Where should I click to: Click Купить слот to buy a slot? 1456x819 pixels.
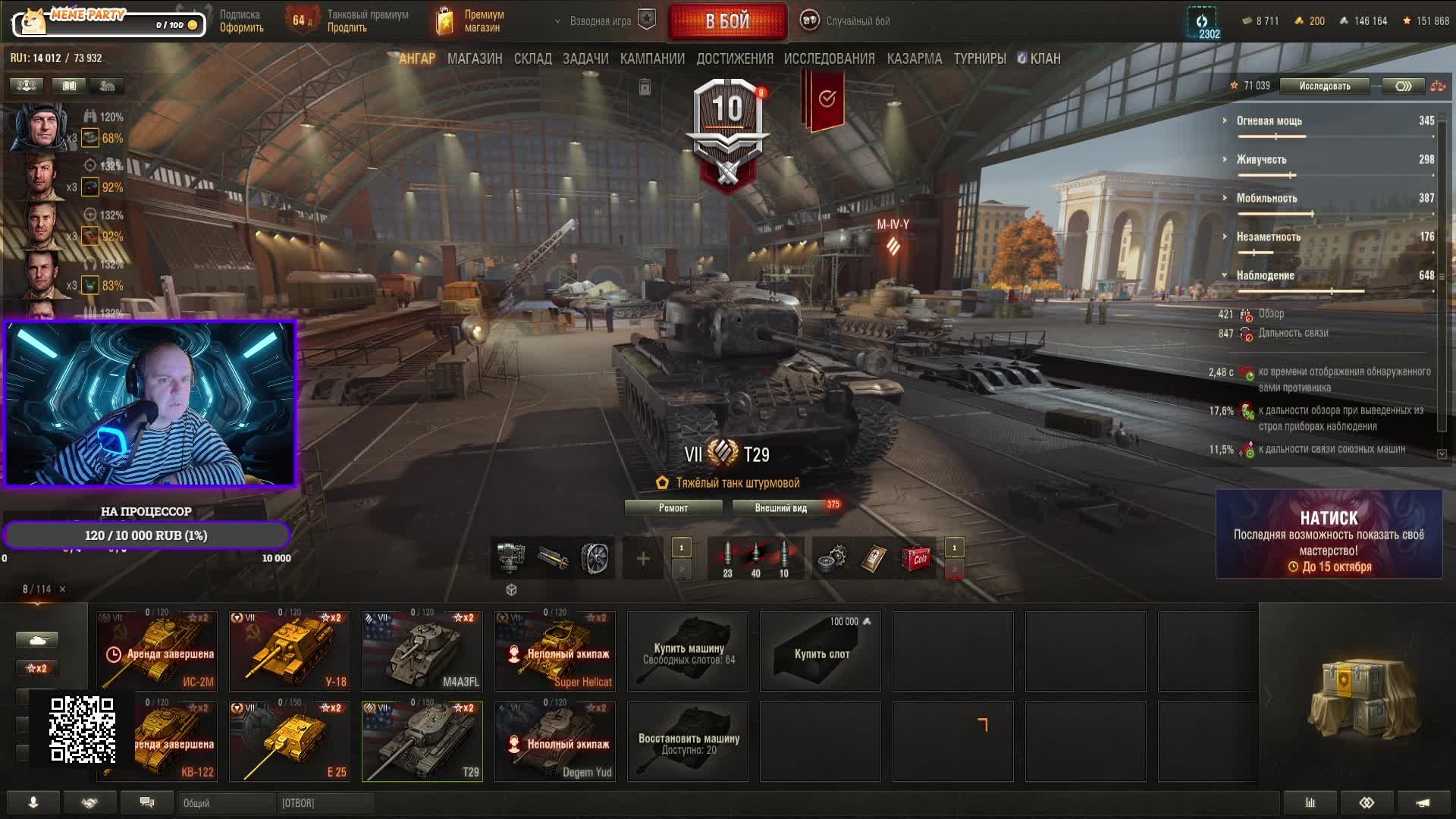(x=821, y=652)
